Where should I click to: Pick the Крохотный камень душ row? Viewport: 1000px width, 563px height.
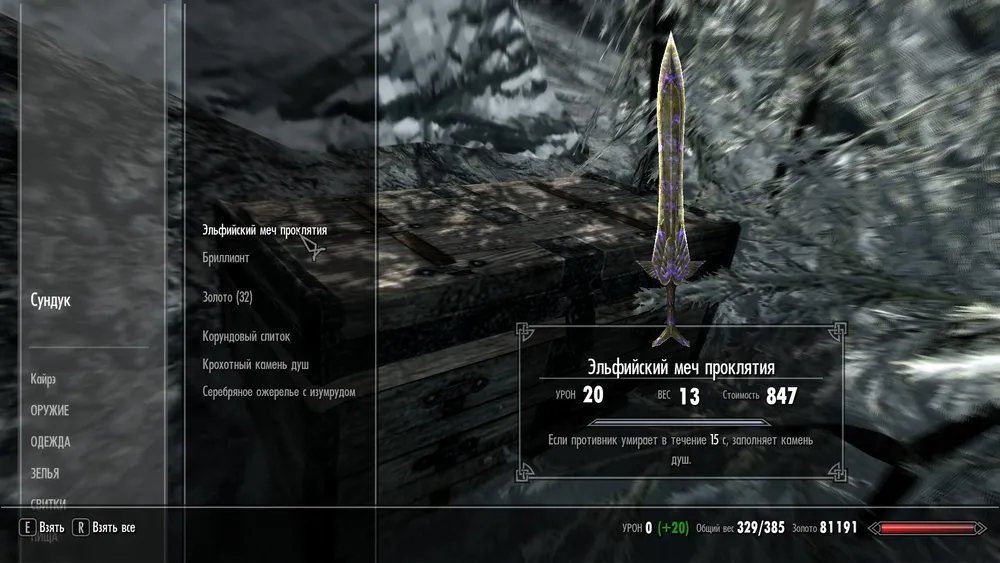(x=255, y=365)
